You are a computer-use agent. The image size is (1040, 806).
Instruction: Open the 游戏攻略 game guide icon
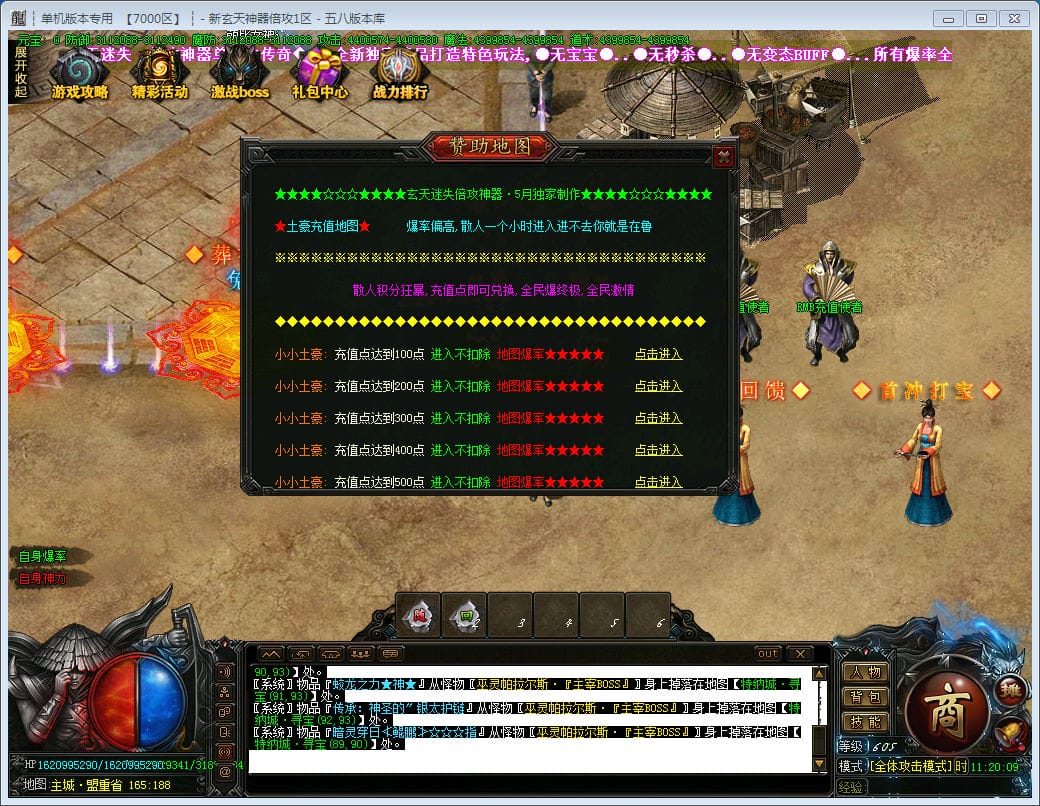[79, 73]
